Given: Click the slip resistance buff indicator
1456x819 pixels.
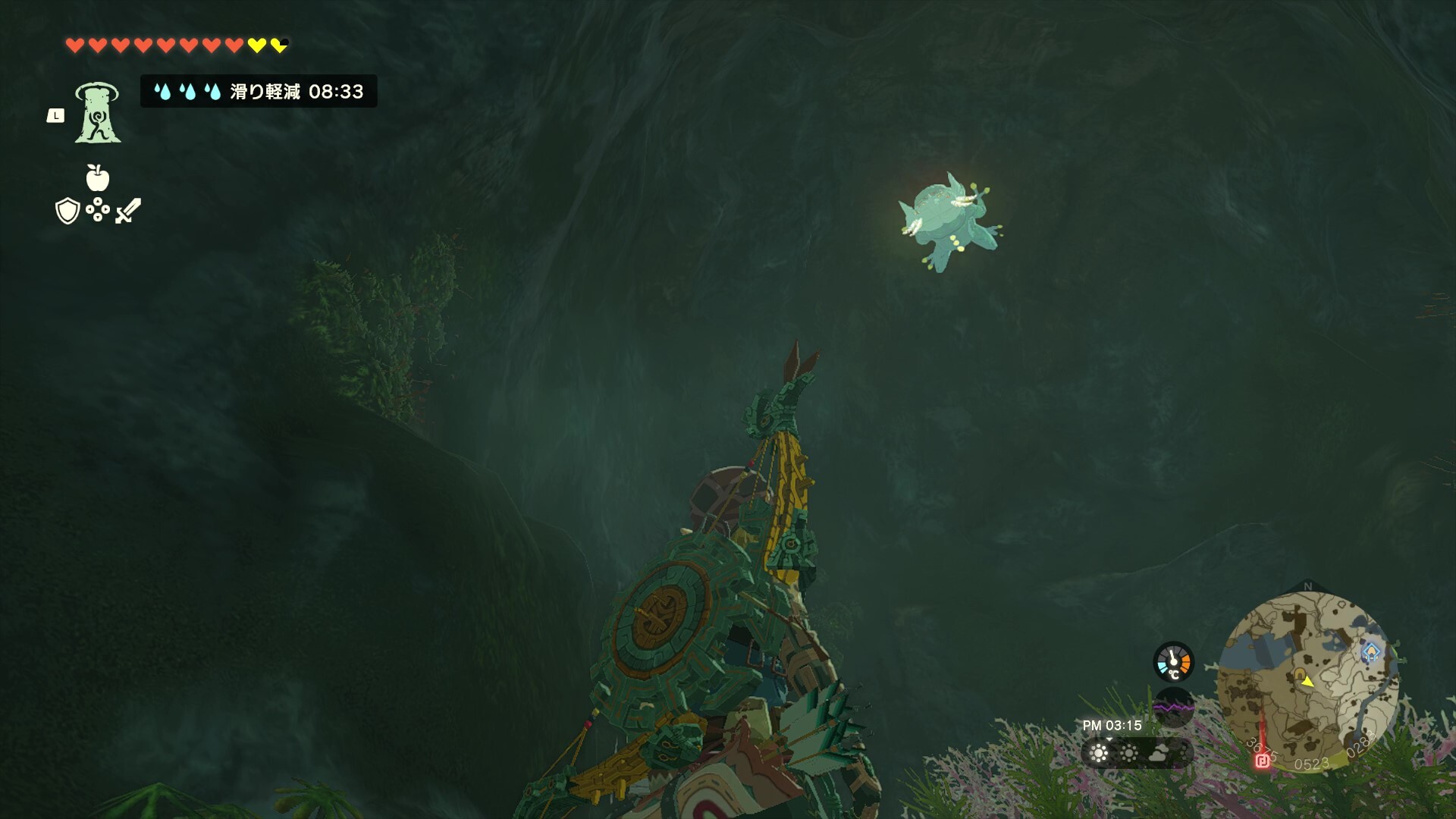Looking at the screenshot, I should tap(259, 92).
